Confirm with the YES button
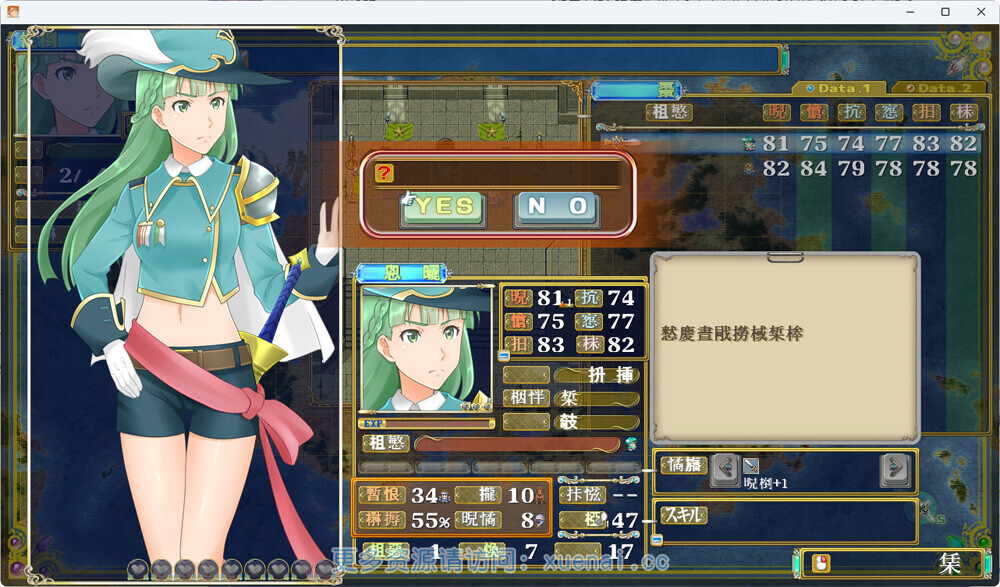 (442, 208)
